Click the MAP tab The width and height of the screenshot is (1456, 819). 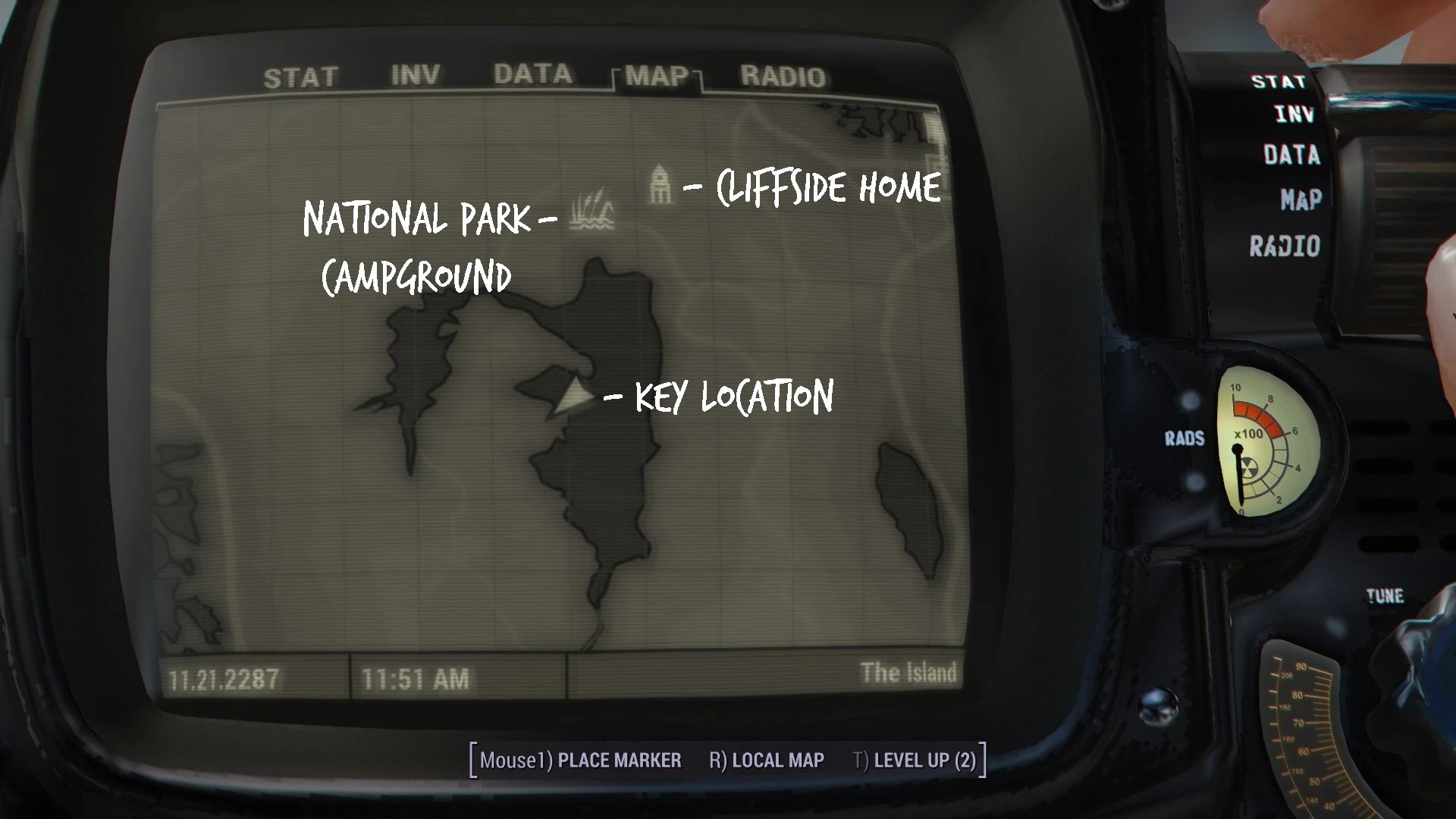pyautogui.click(x=657, y=77)
